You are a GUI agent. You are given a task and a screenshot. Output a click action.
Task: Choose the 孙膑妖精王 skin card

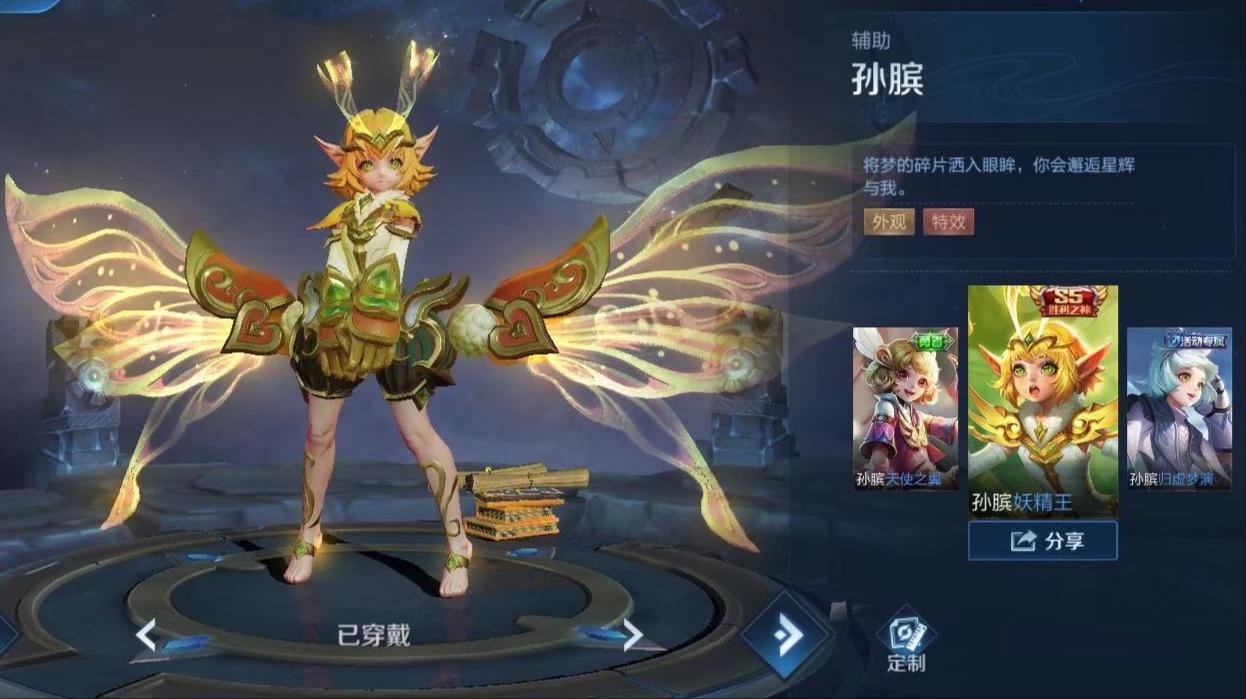click(x=1042, y=400)
